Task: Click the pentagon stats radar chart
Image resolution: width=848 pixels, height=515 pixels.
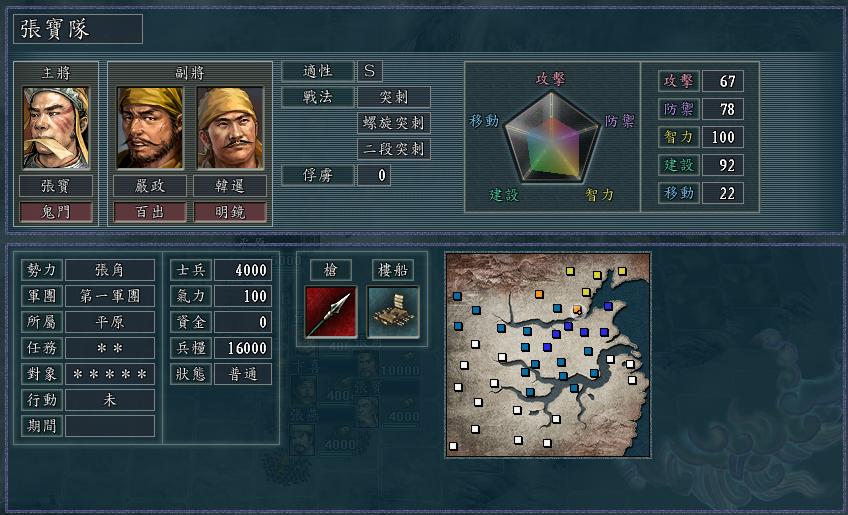Action: click(x=552, y=138)
